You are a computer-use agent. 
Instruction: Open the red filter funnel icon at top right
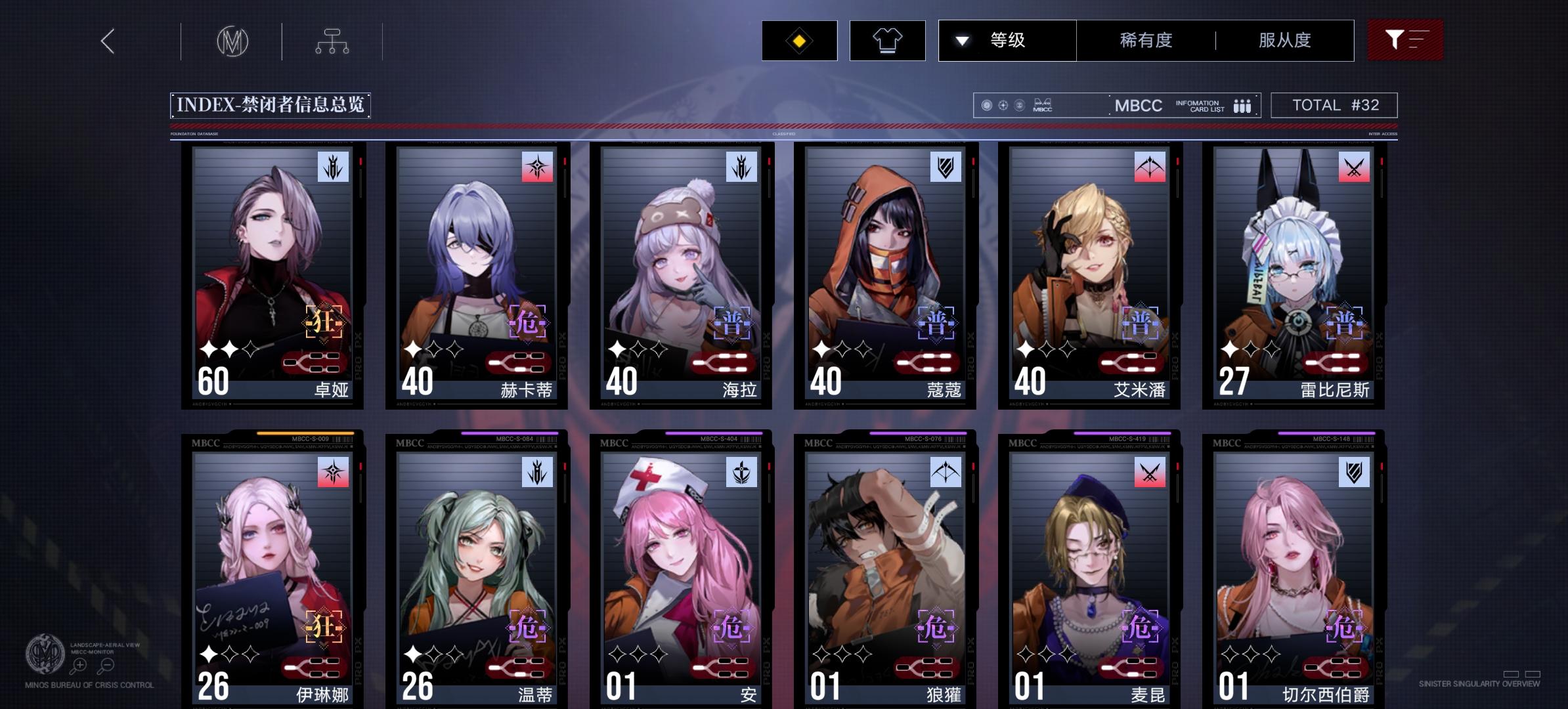tap(1405, 39)
